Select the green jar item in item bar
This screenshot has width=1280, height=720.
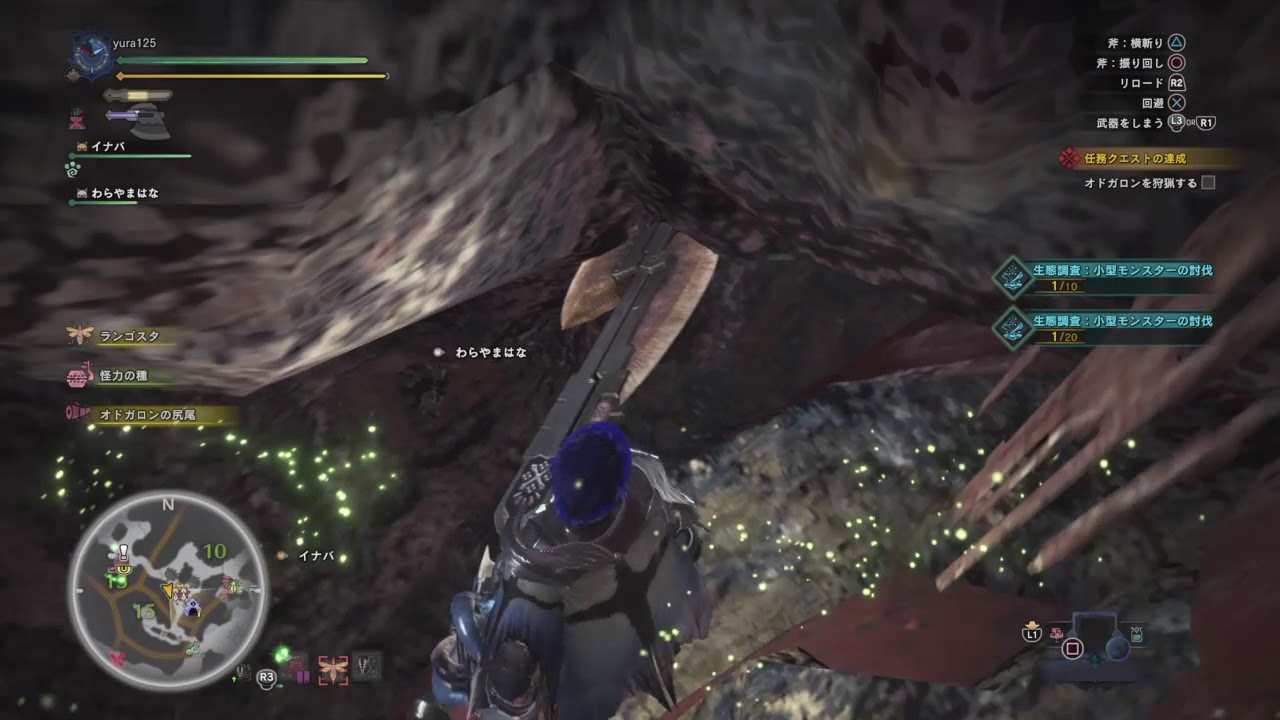pos(1136,634)
